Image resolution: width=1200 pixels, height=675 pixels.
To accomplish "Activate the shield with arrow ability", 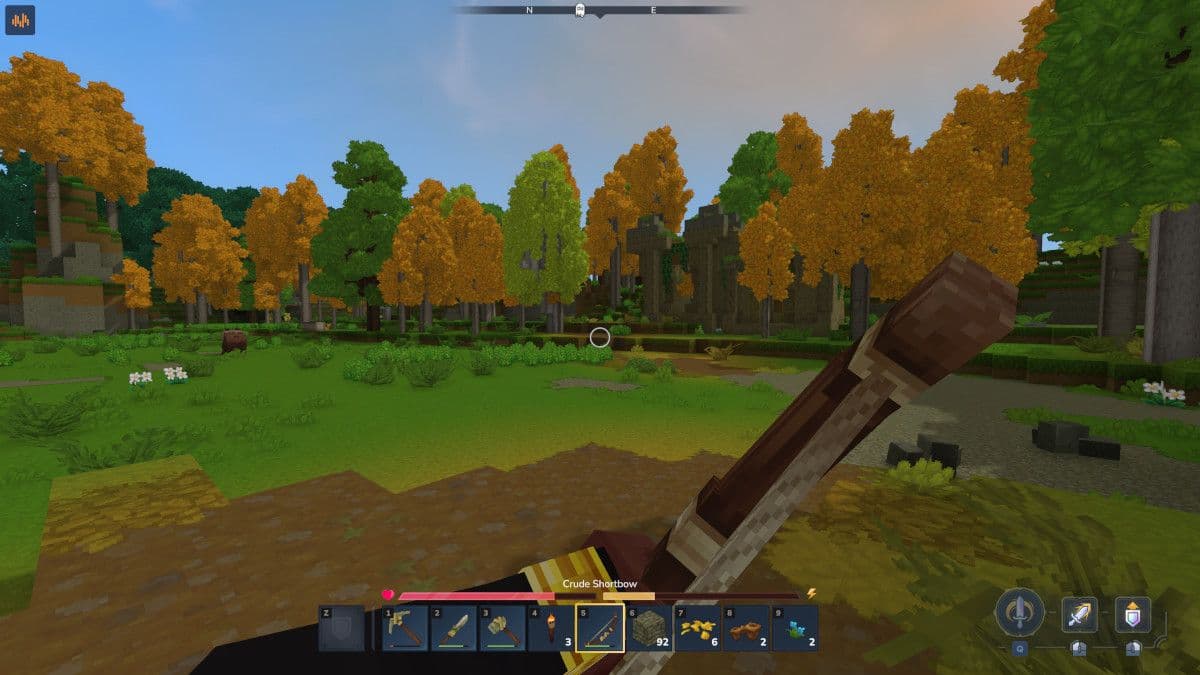I will [1133, 614].
